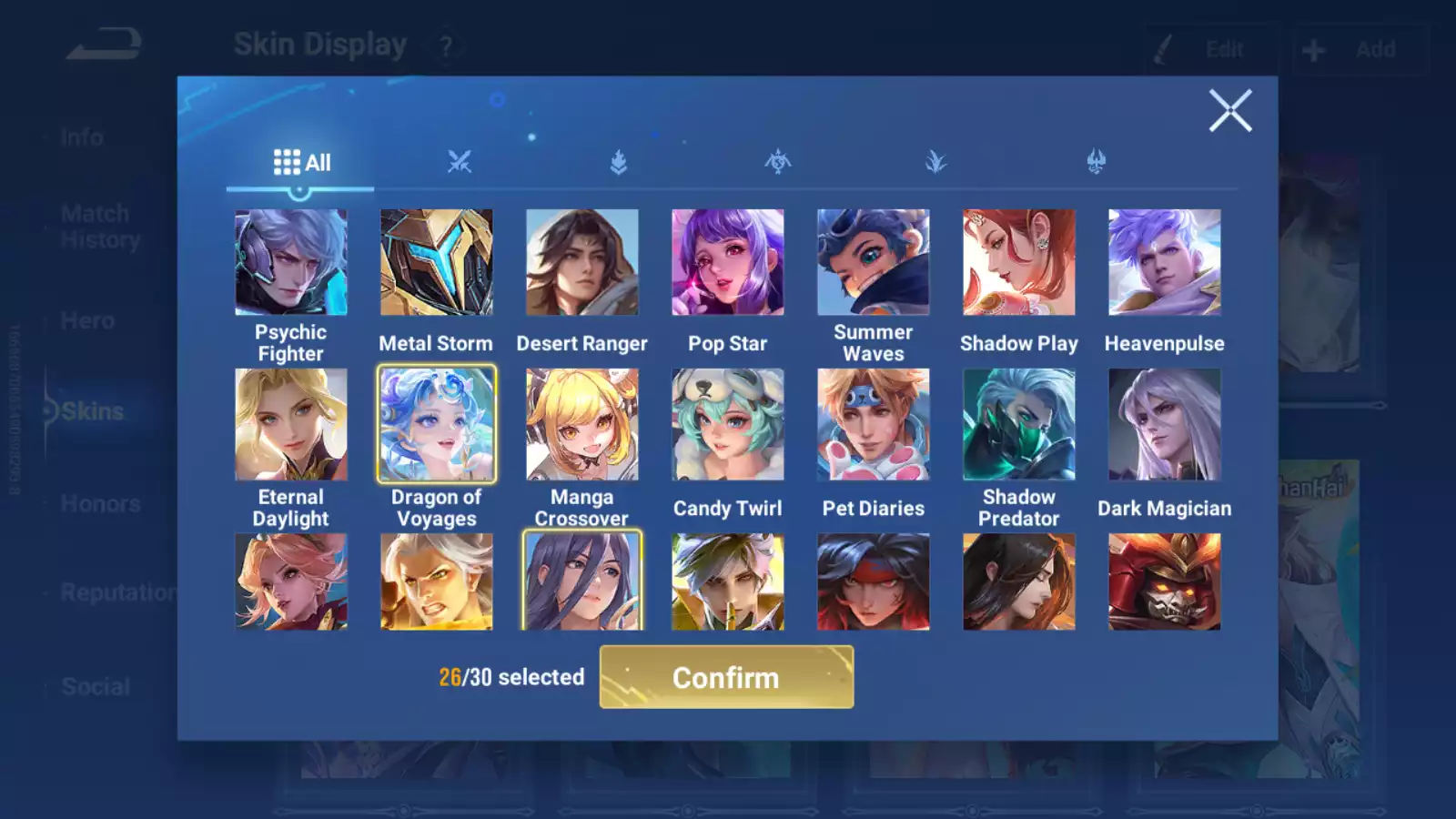Choose the Manga Crossover skin
This screenshot has height=819, width=1456.
tap(582, 425)
